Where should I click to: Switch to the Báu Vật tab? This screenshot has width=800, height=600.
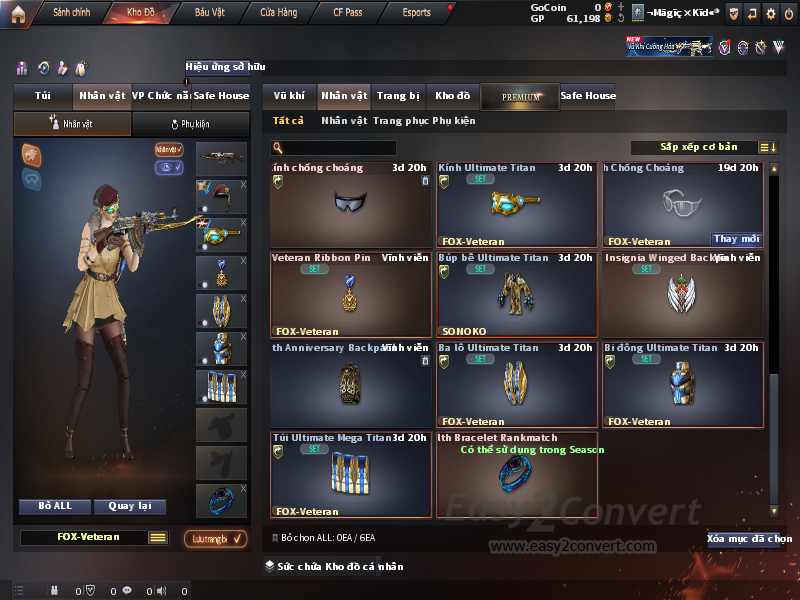(x=209, y=13)
